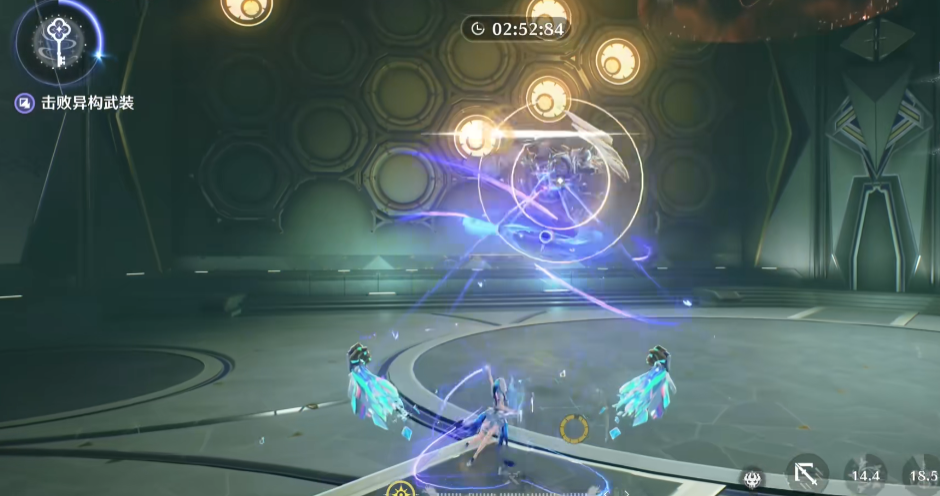Tap the skill showing 14.4 cooldown

pos(865,475)
